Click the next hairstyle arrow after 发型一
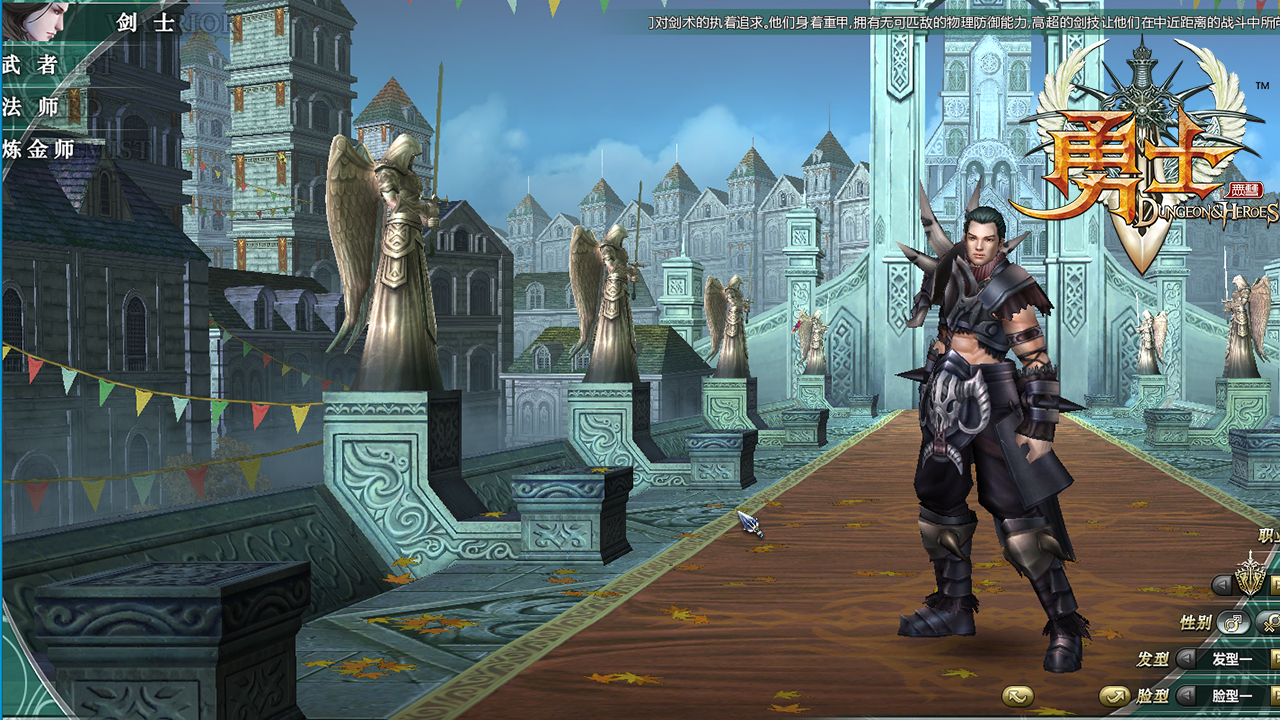Screen dimensions: 1280x720 click(x=1275, y=658)
